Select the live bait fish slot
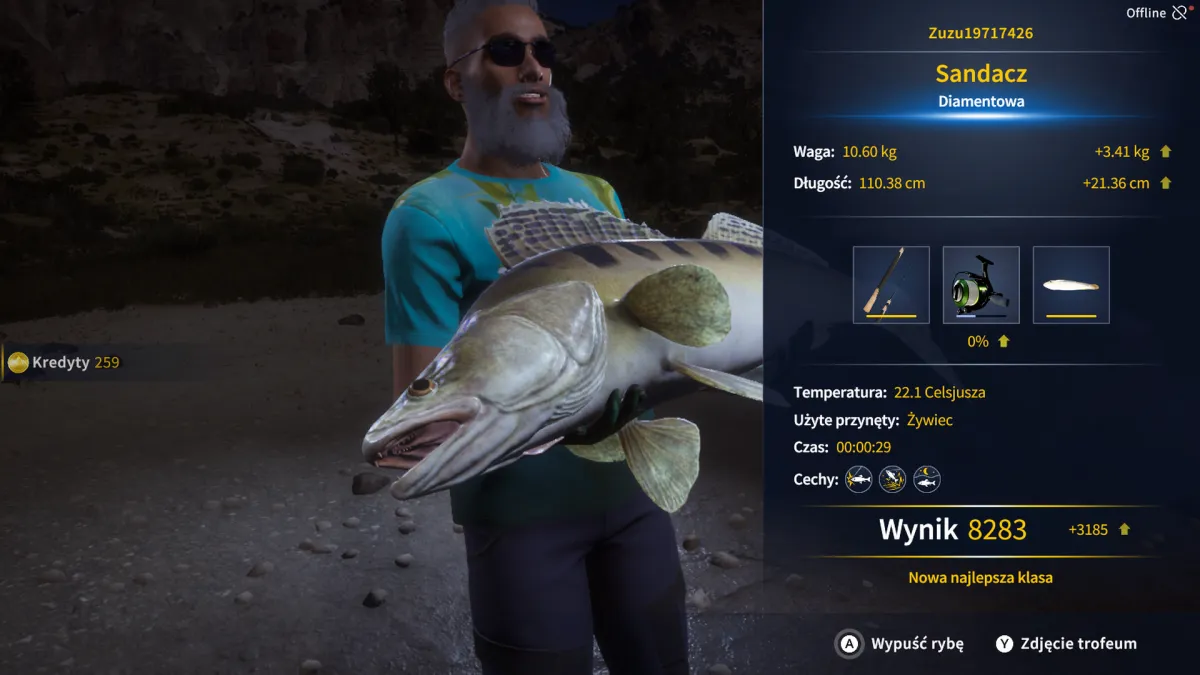The width and height of the screenshot is (1200, 675). point(1071,285)
